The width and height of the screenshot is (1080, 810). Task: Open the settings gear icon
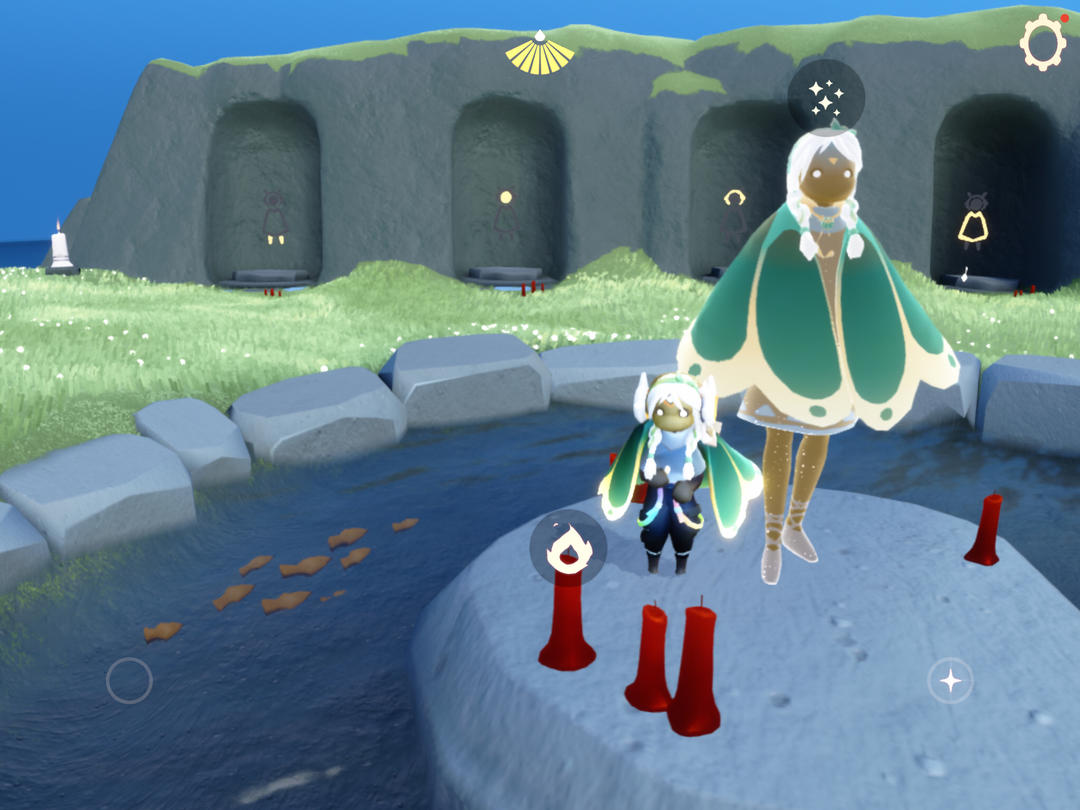pos(1042,44)
